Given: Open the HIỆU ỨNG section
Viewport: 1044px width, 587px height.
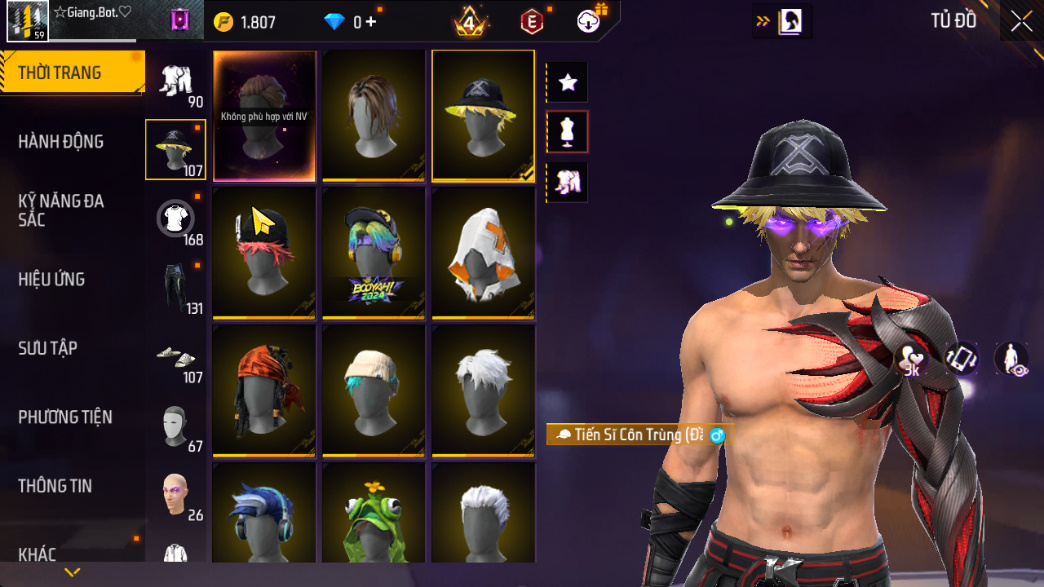Looking at the screenshot, I should (x=51, y=279).
